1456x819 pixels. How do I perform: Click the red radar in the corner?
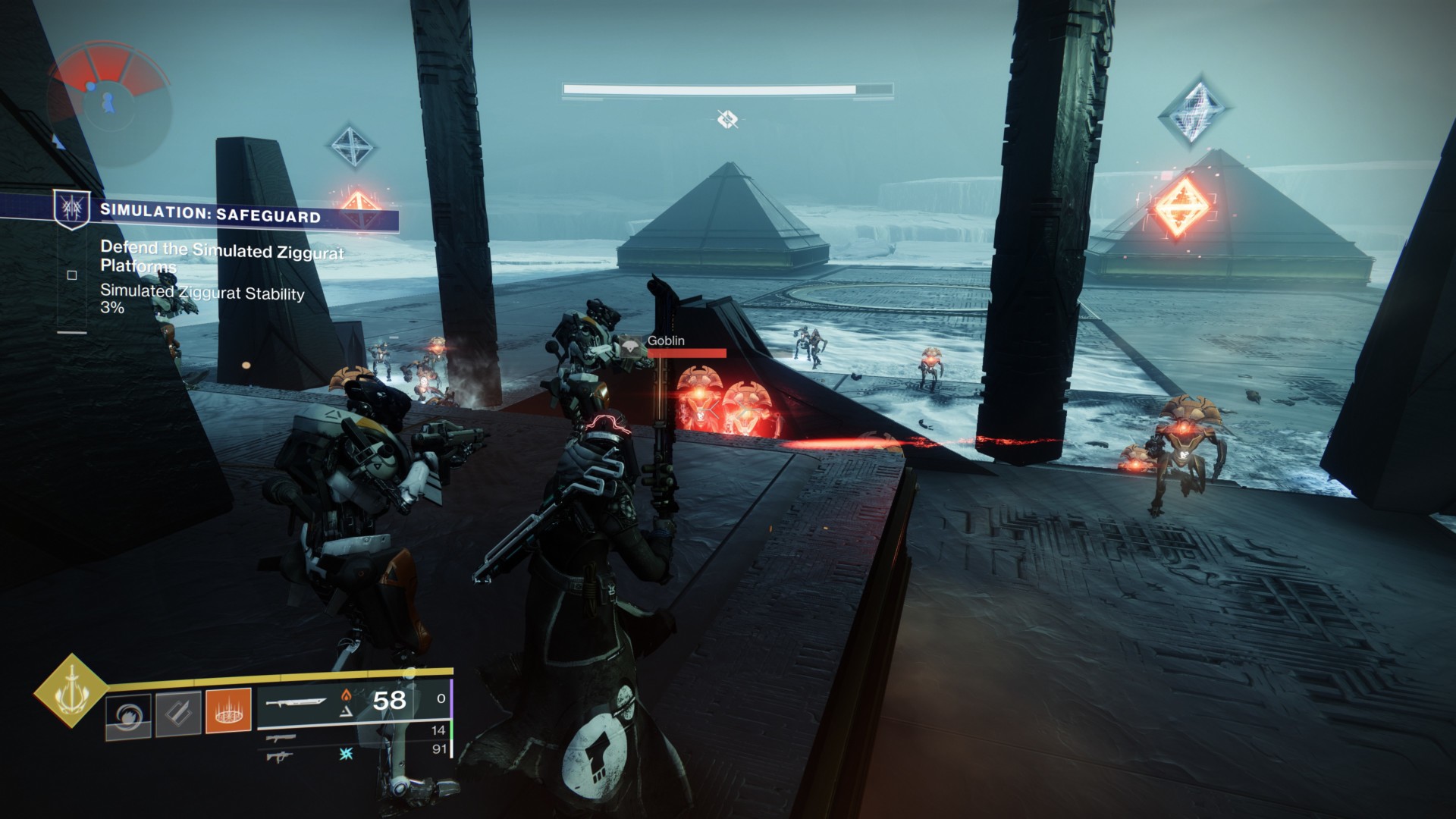click(110, 98)
